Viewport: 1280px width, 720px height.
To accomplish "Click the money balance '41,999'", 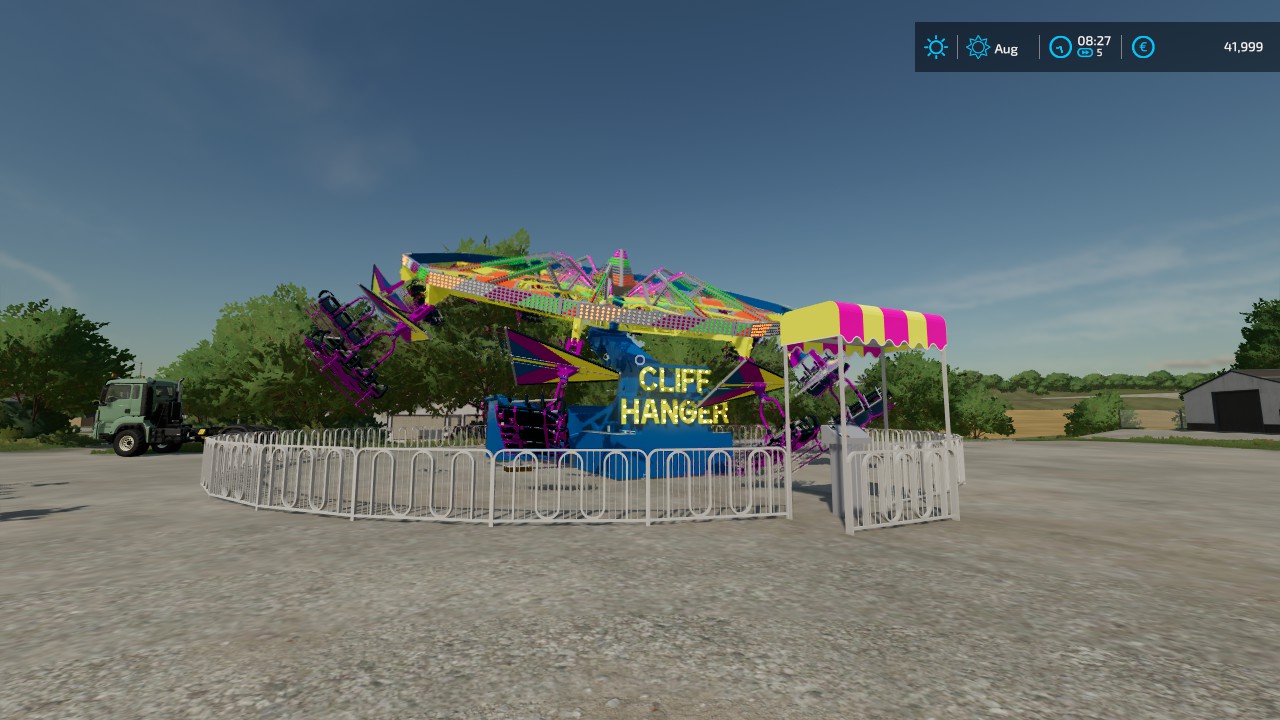I will coord(1243,47).
